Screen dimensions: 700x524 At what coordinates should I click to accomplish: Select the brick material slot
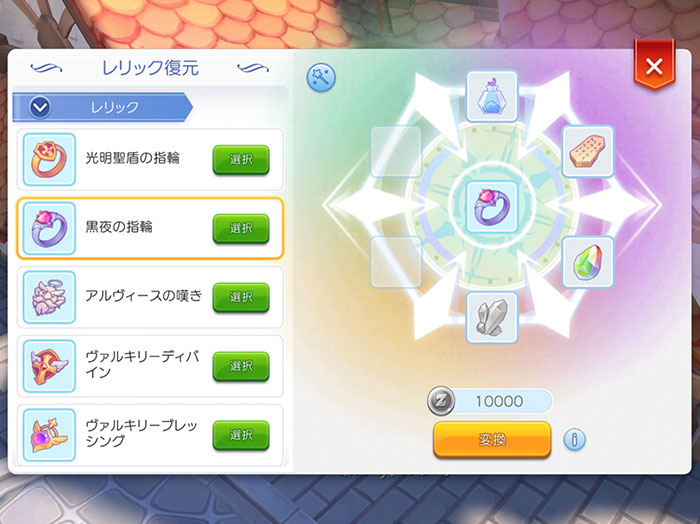click(587, 151)
